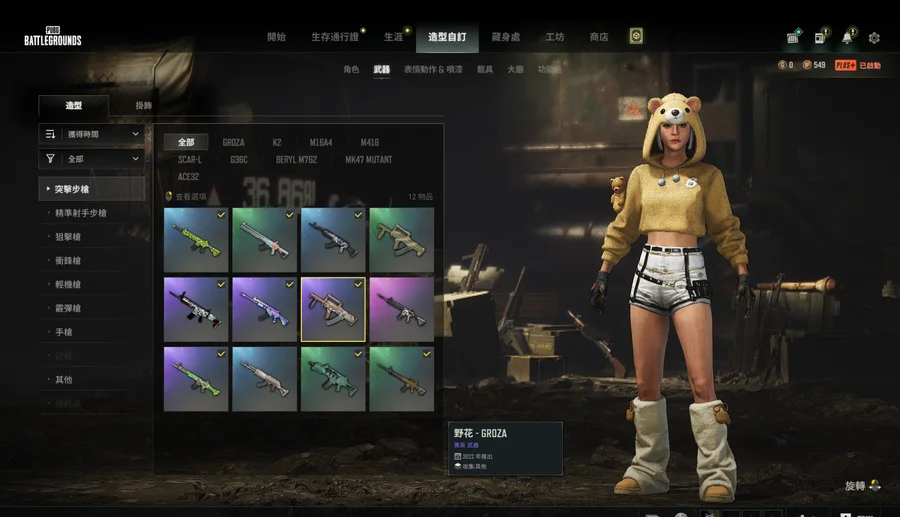The height and width of the screenshot is (517, 900).
Task: Select the 手槍 pistol category
Action: coord(64,332)
